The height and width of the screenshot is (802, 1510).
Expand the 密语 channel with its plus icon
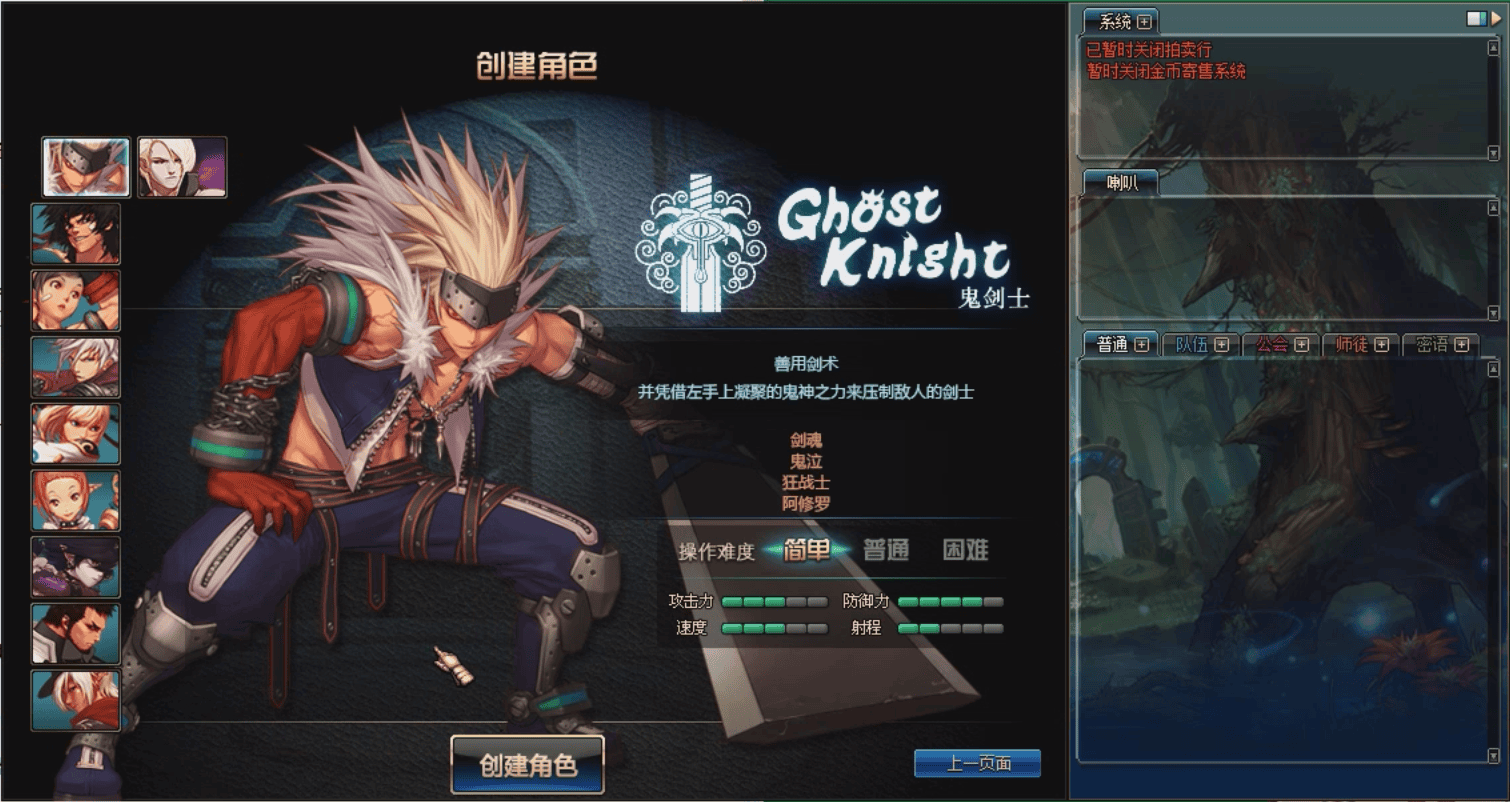tap(1463, 345)
